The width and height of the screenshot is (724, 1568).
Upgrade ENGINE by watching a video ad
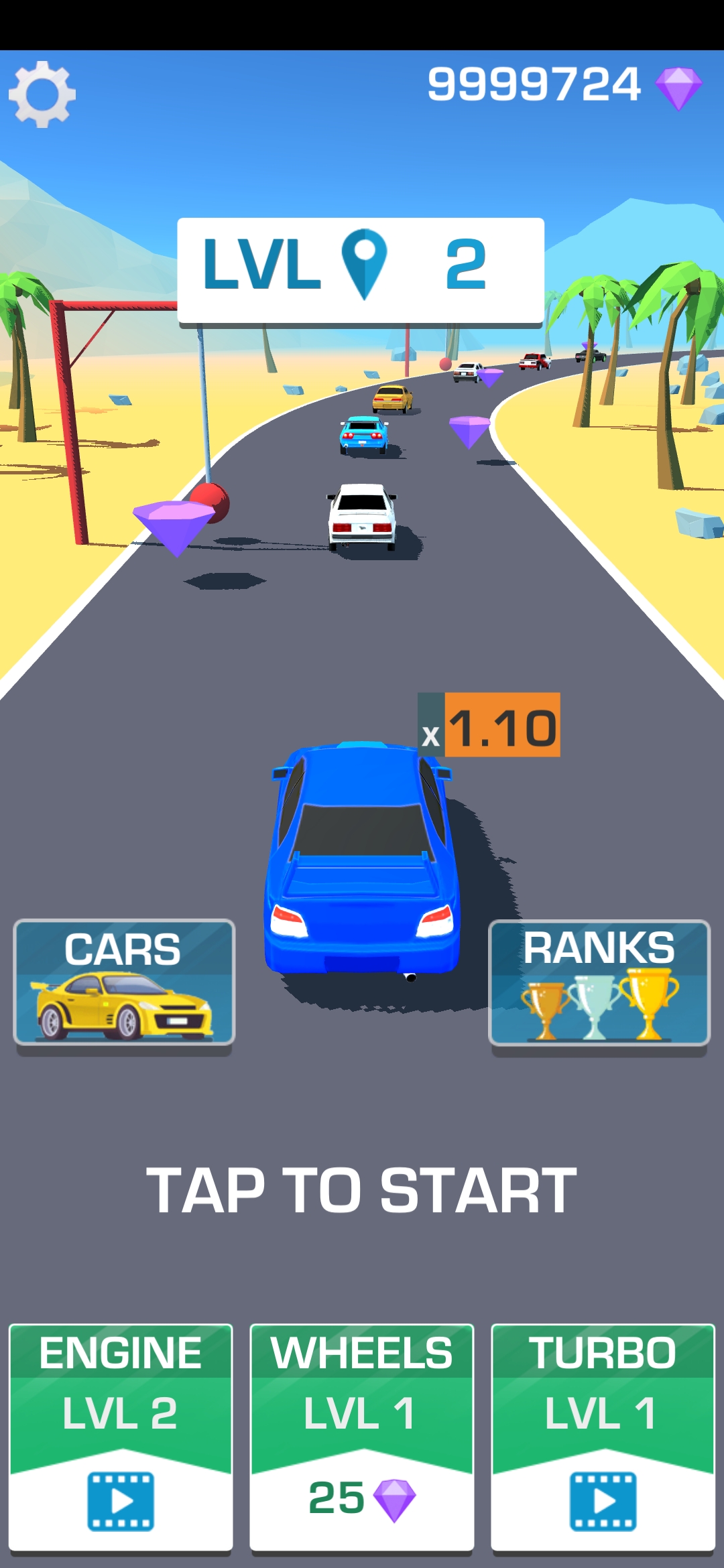pos(121,1437)
